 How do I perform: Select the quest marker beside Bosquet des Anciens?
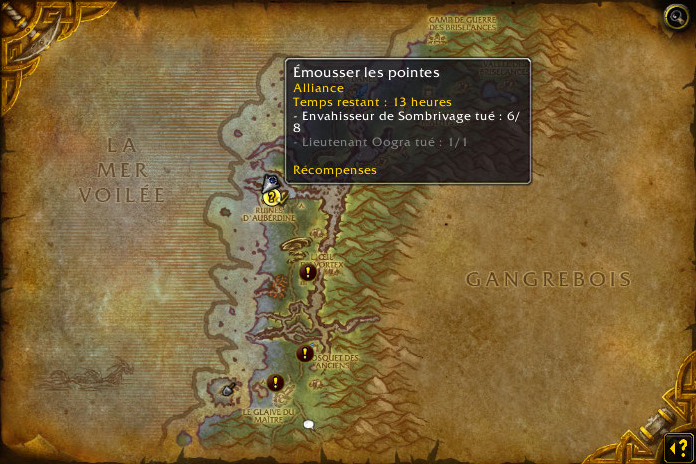[305, 353]
